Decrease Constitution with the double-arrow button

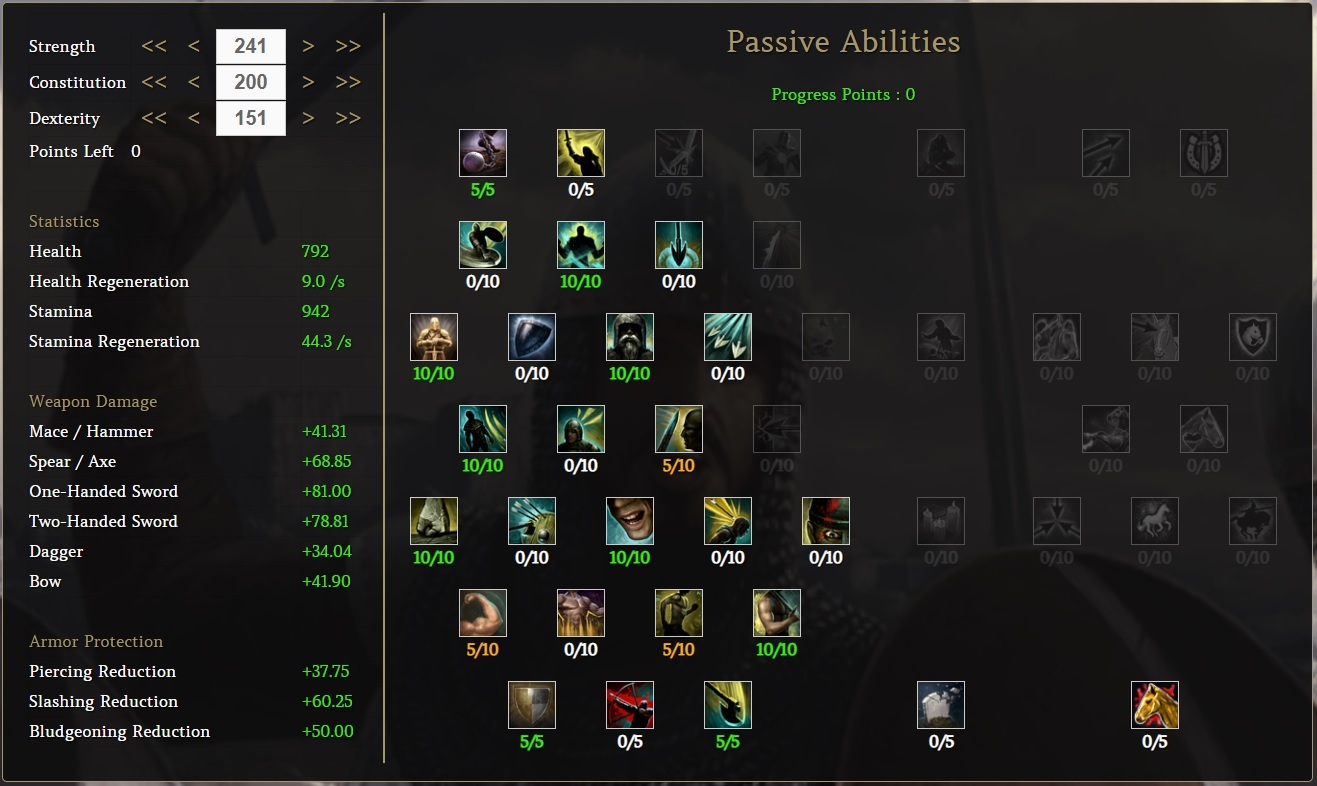[x=154, y=82]
